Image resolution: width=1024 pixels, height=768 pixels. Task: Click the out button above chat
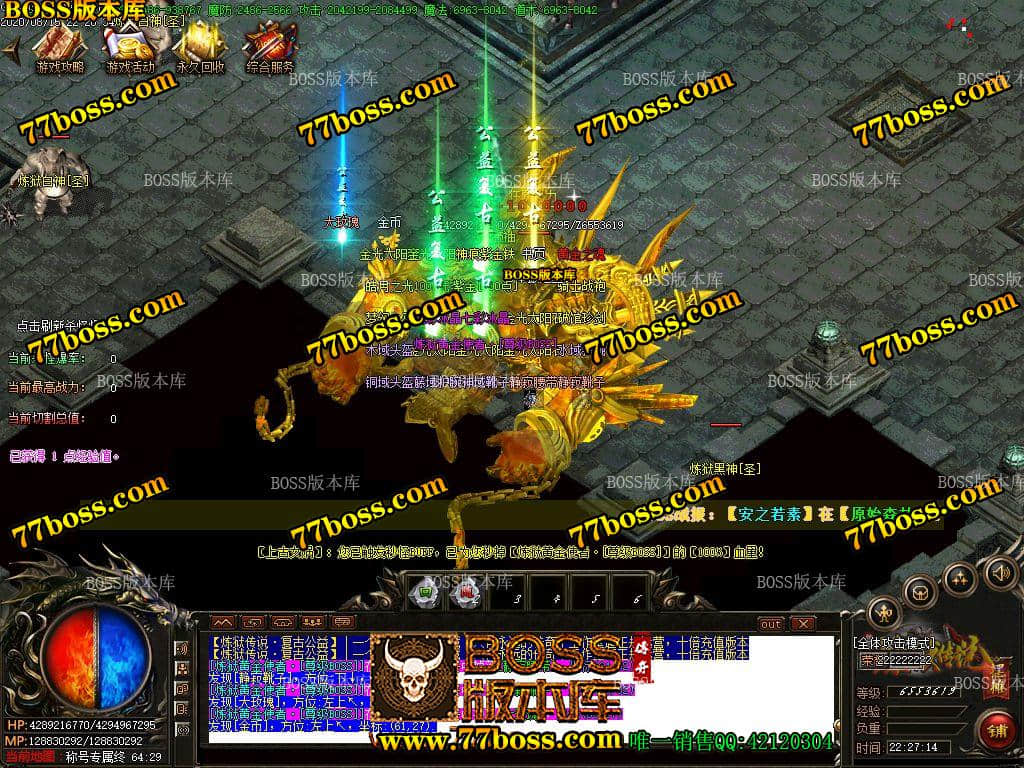click(x=771, y=624)
